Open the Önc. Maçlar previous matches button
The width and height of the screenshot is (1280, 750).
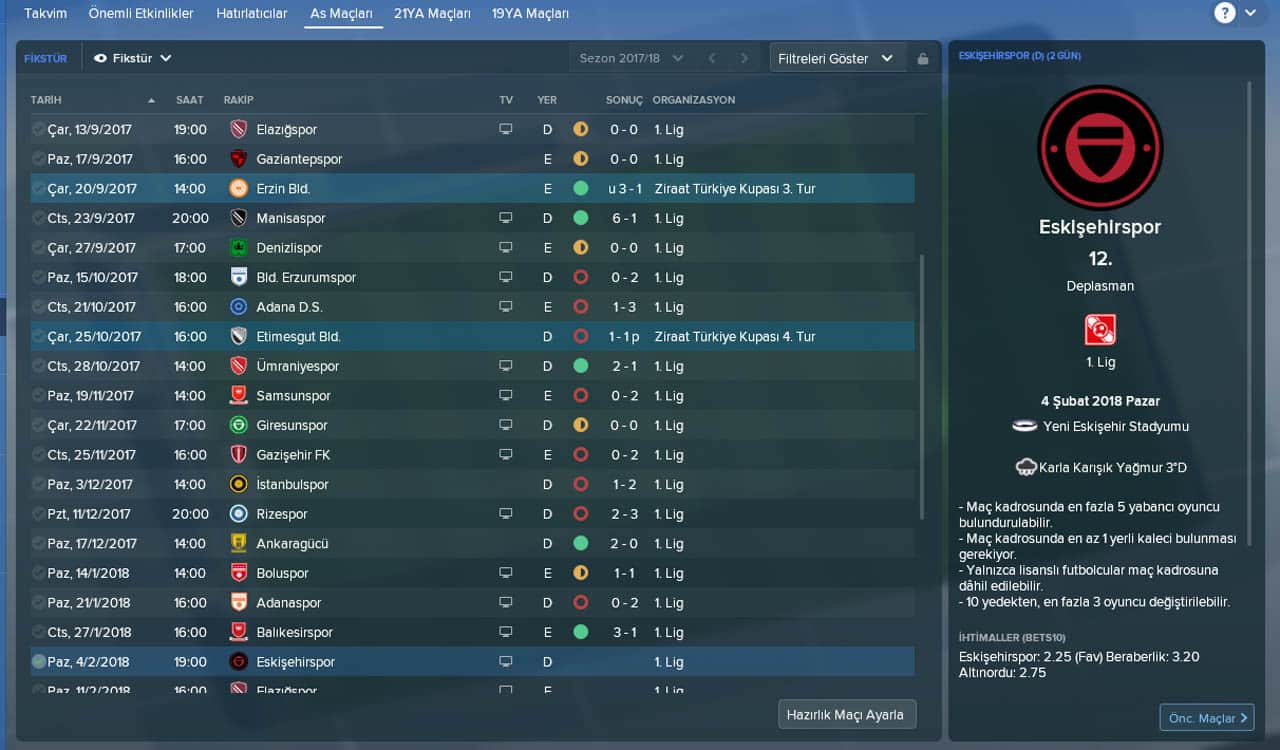(x=1206, y=717)
